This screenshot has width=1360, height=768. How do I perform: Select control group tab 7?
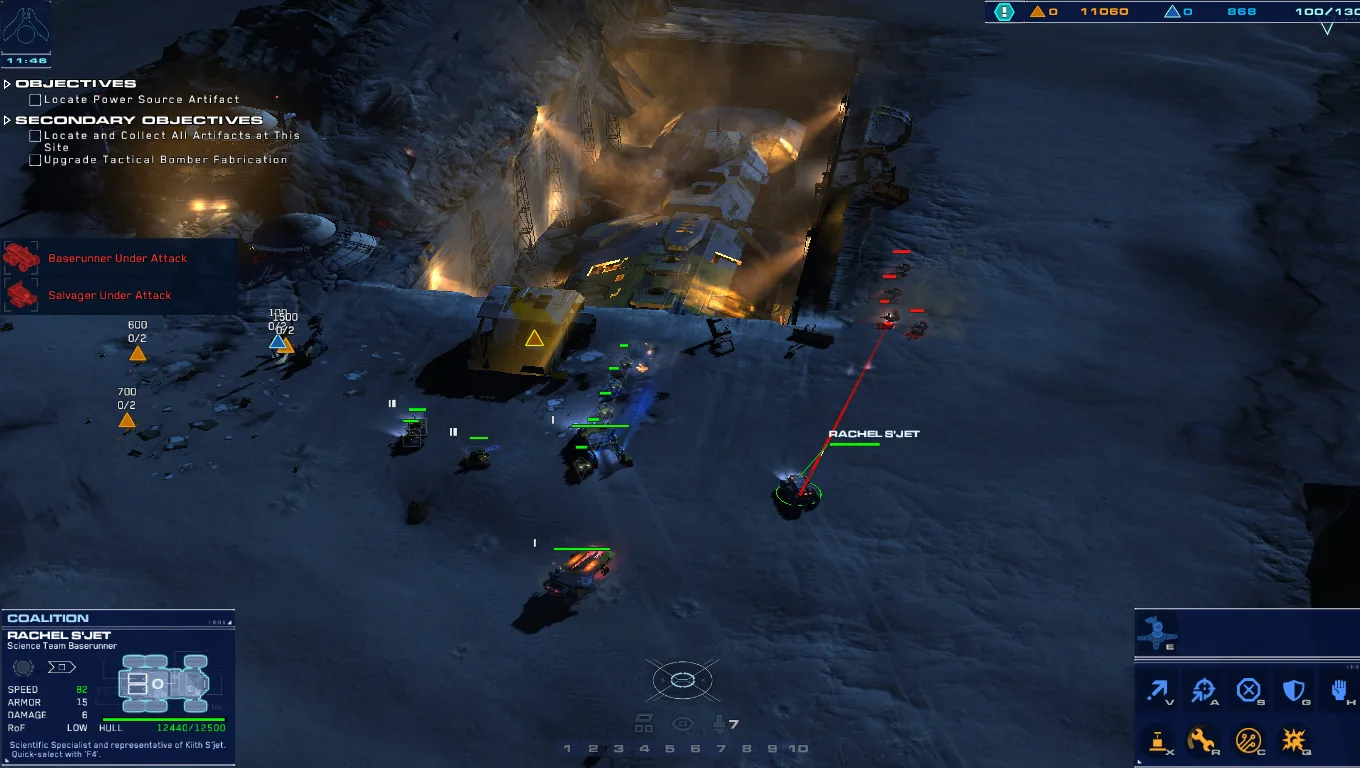[x=720, y=748]
